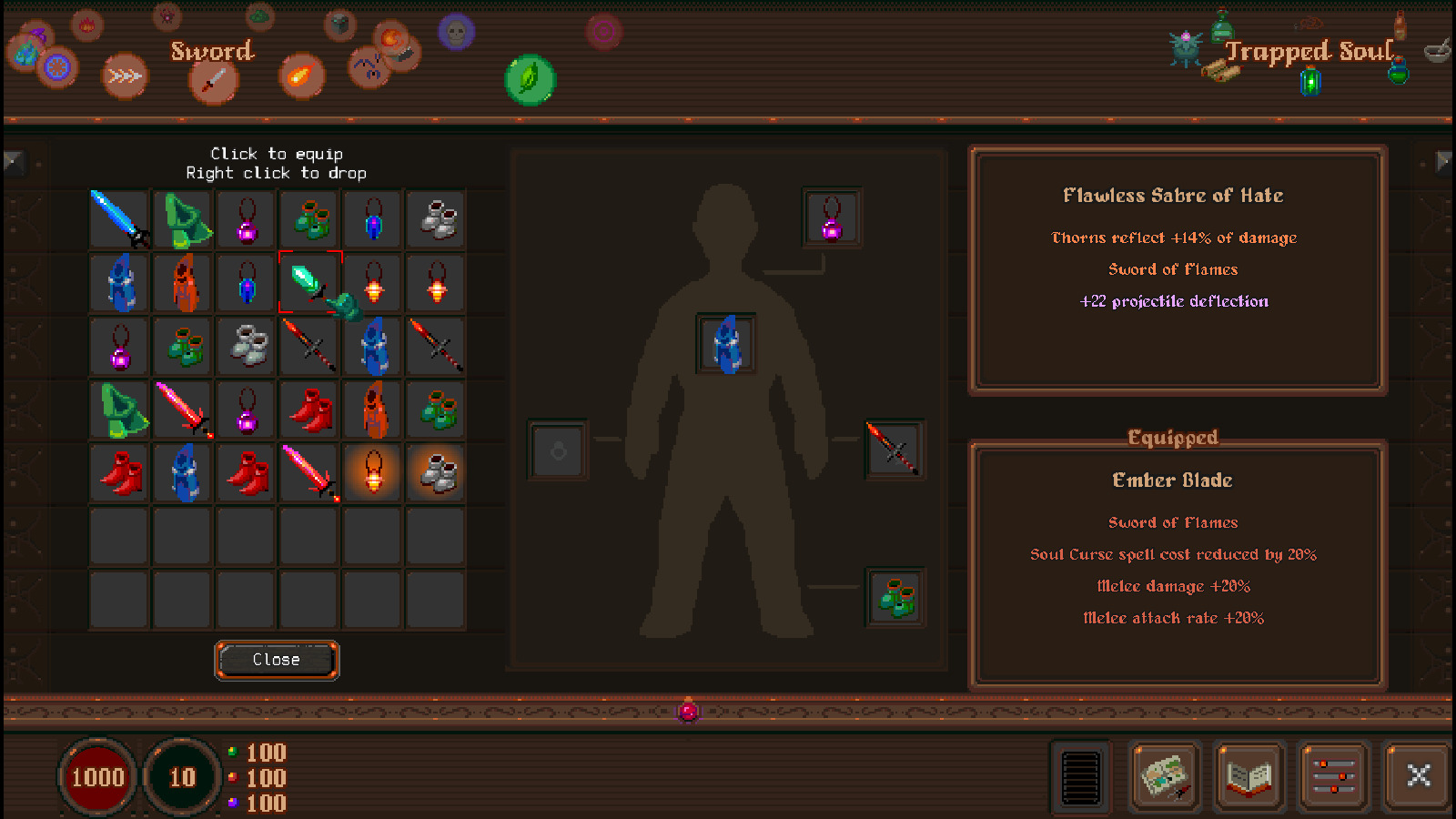Open the map panel icon
The image size is (1456, 819).
[1165, 778]
